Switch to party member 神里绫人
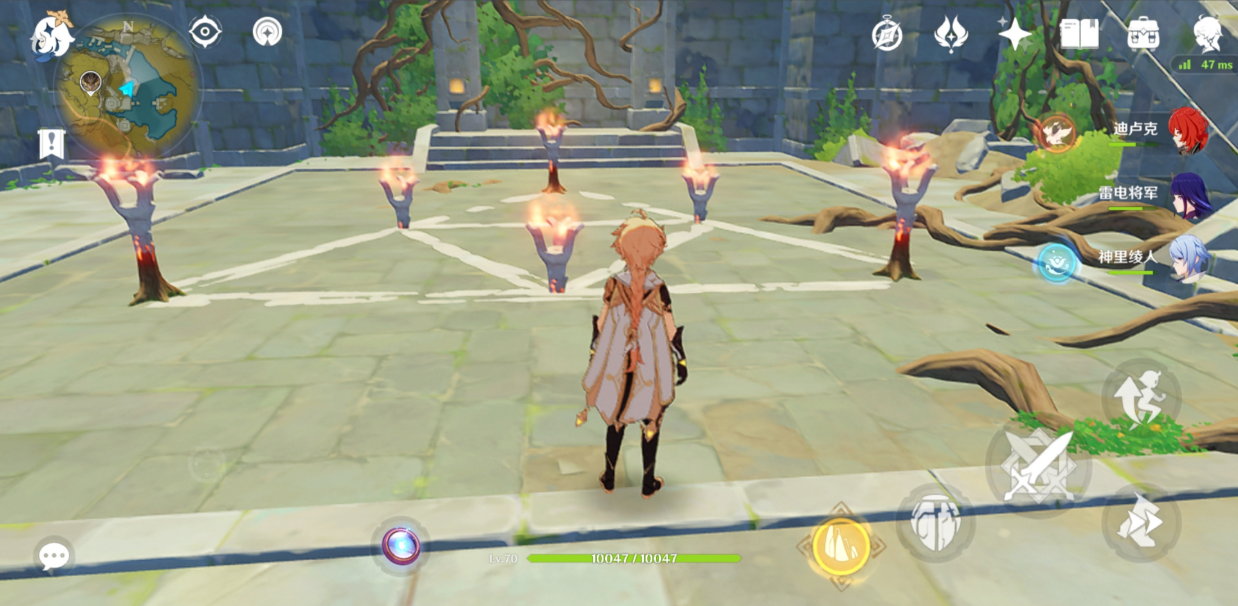This screenshot has width=1238, height=606. (1190, 258)
